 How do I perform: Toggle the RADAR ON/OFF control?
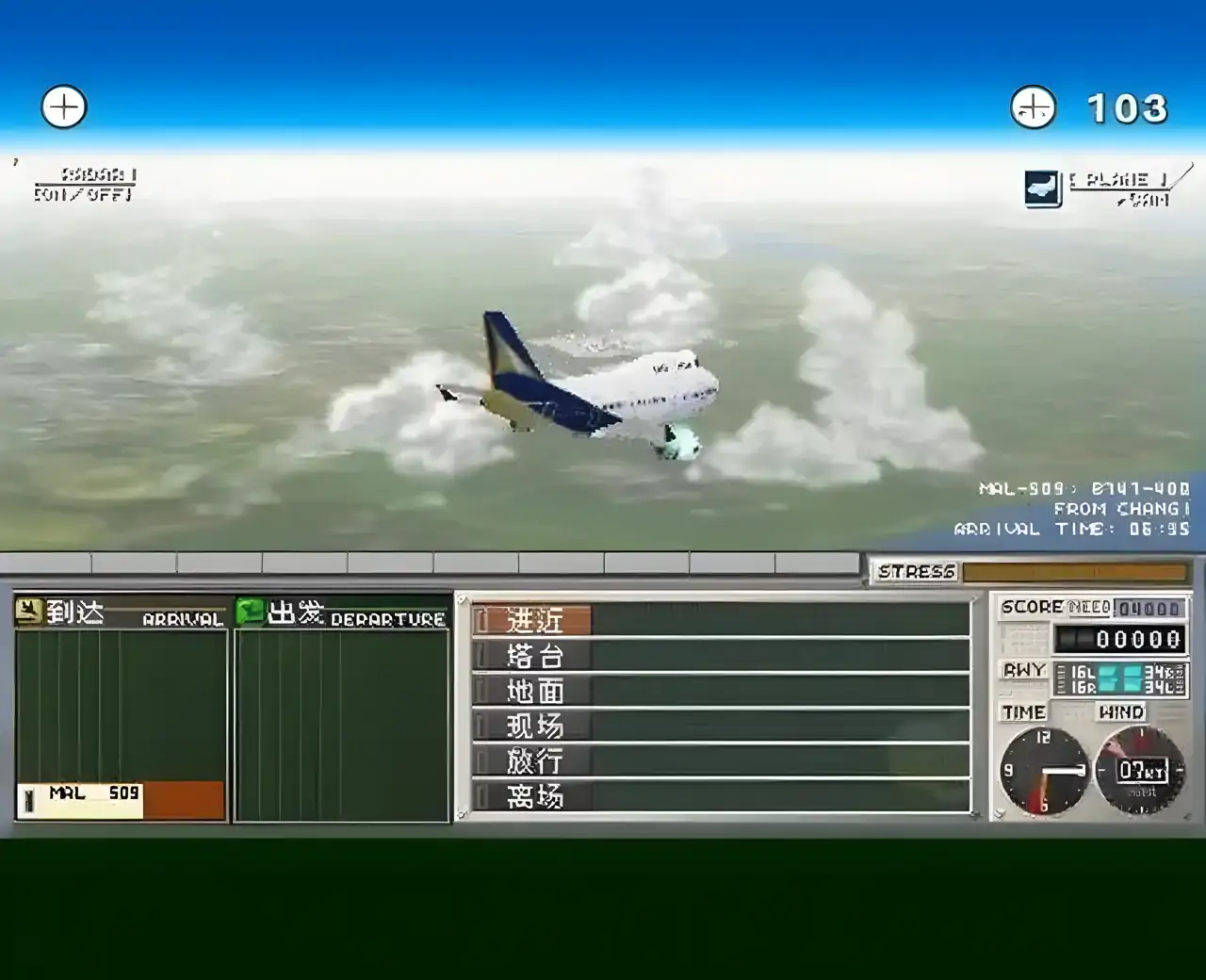tap(85, 186)
